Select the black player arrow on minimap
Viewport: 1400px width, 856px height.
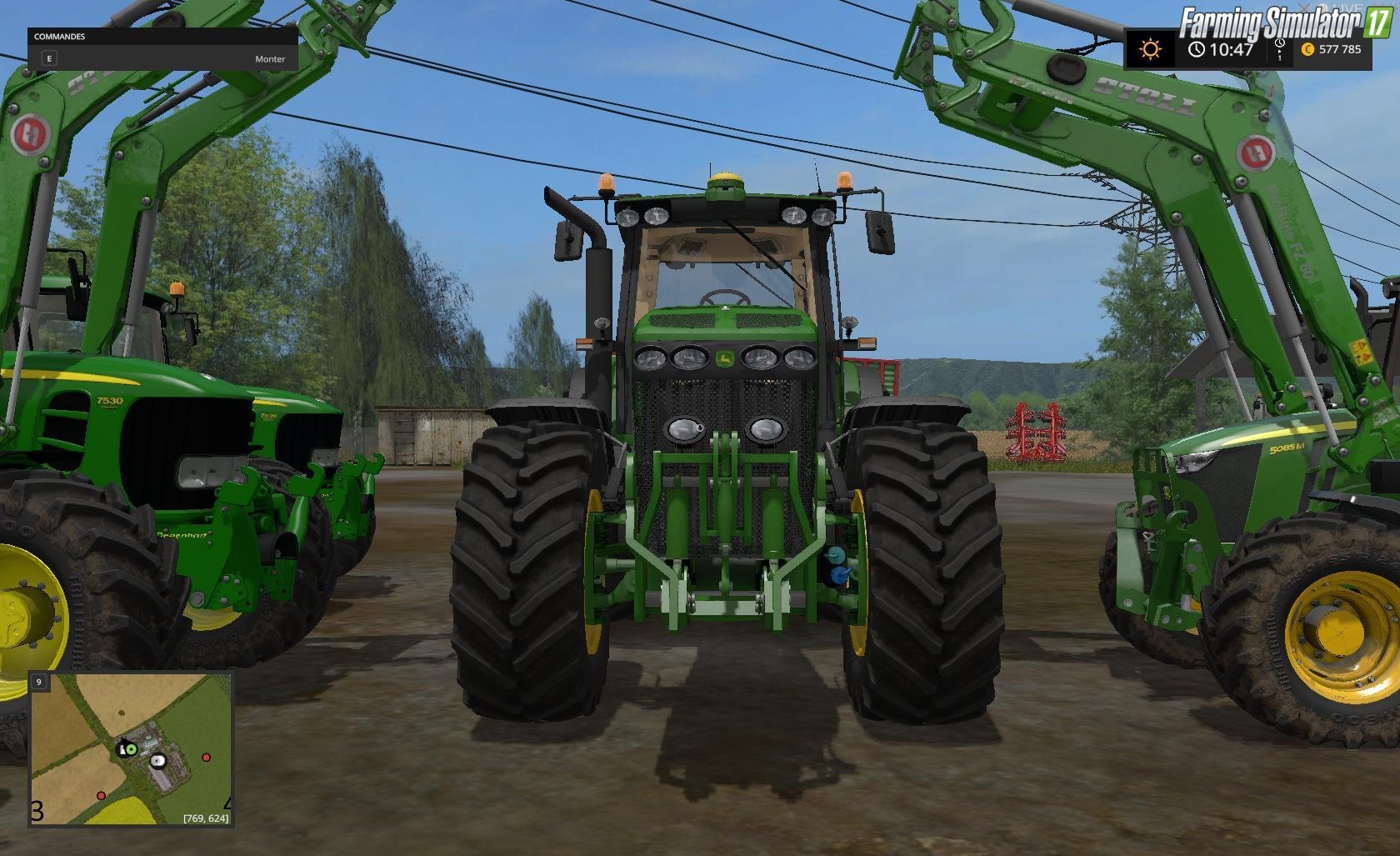[x=123, y=743]
